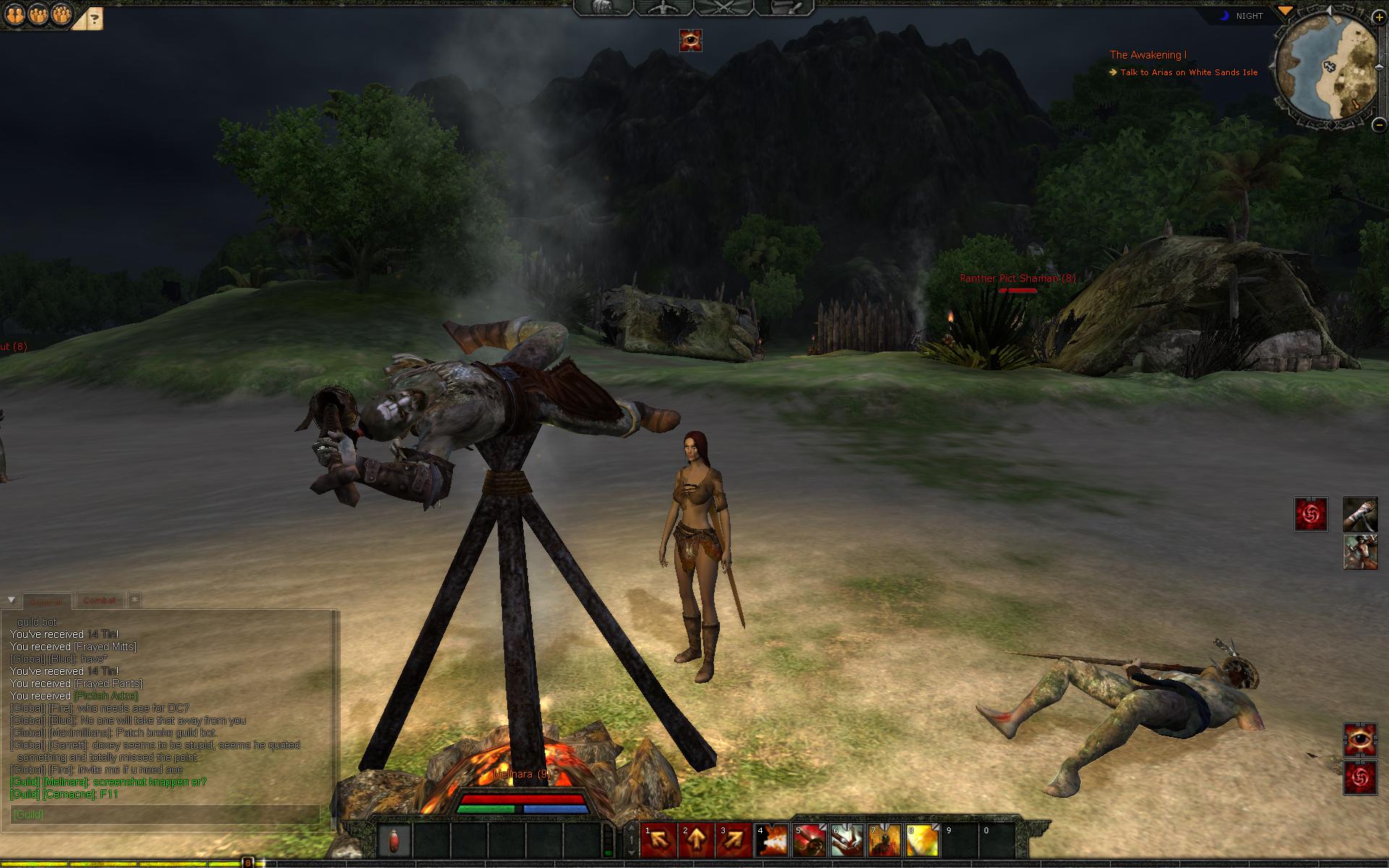Image resolution: width=1389 pixels, height=868 pixels.
Task: Open the circular minimap
Action: 1326,70
